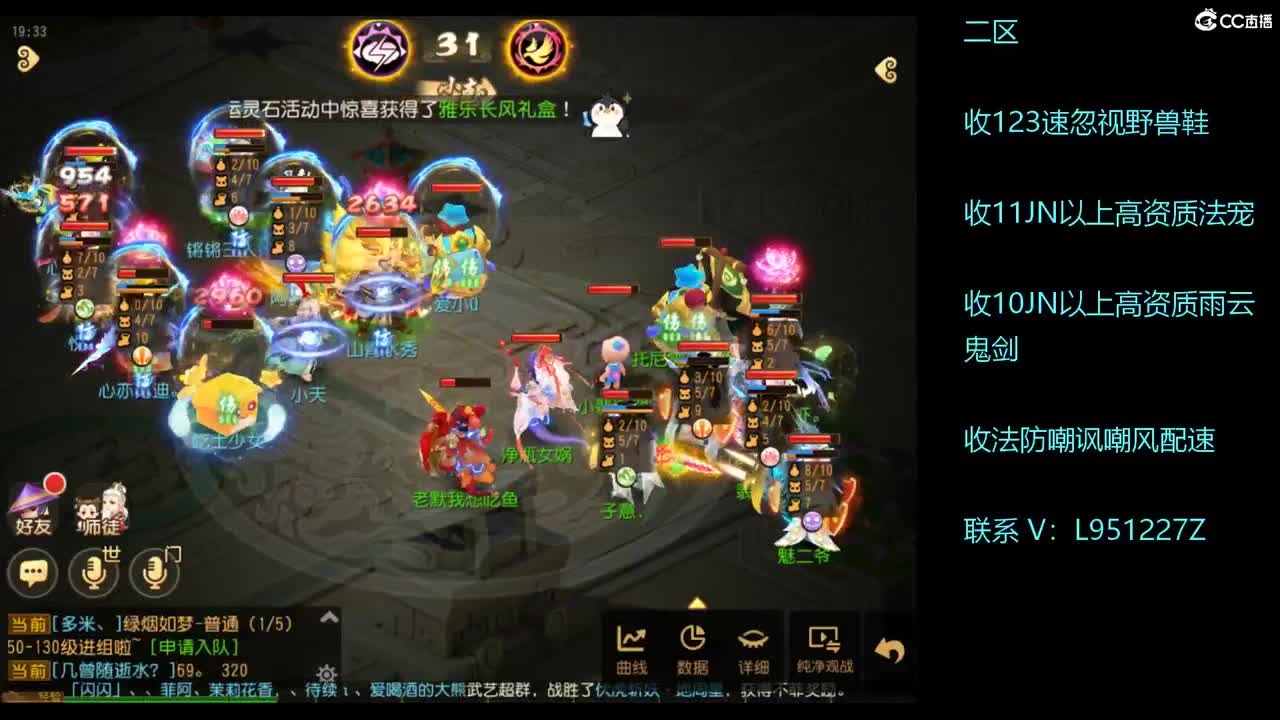1280x720 pixels.
Task: Click the back arrow beside 纯净观战
Action: tap(889, 647)
